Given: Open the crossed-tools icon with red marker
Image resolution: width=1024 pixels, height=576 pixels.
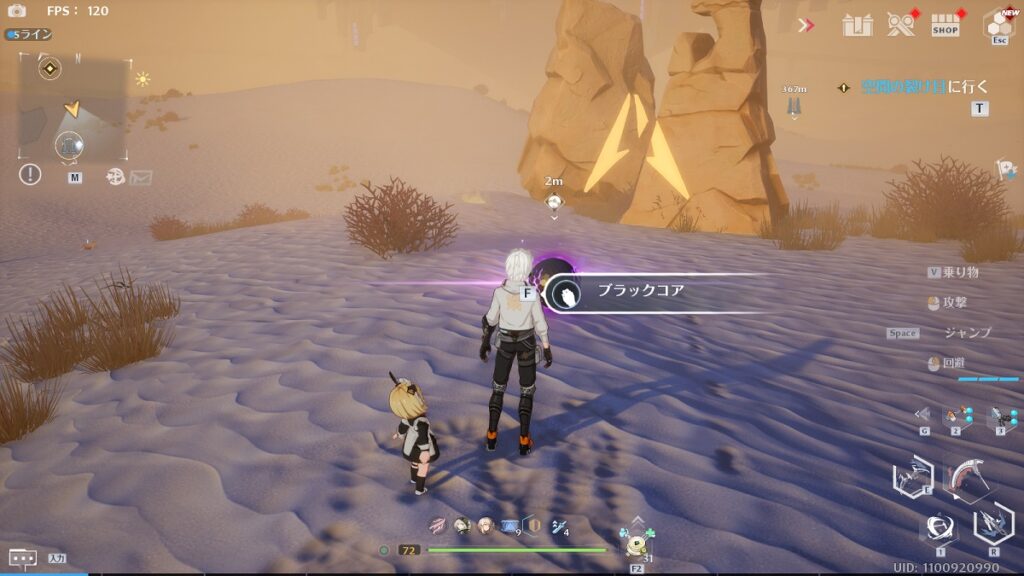Looking at the screenshot, I should (901, 25).
